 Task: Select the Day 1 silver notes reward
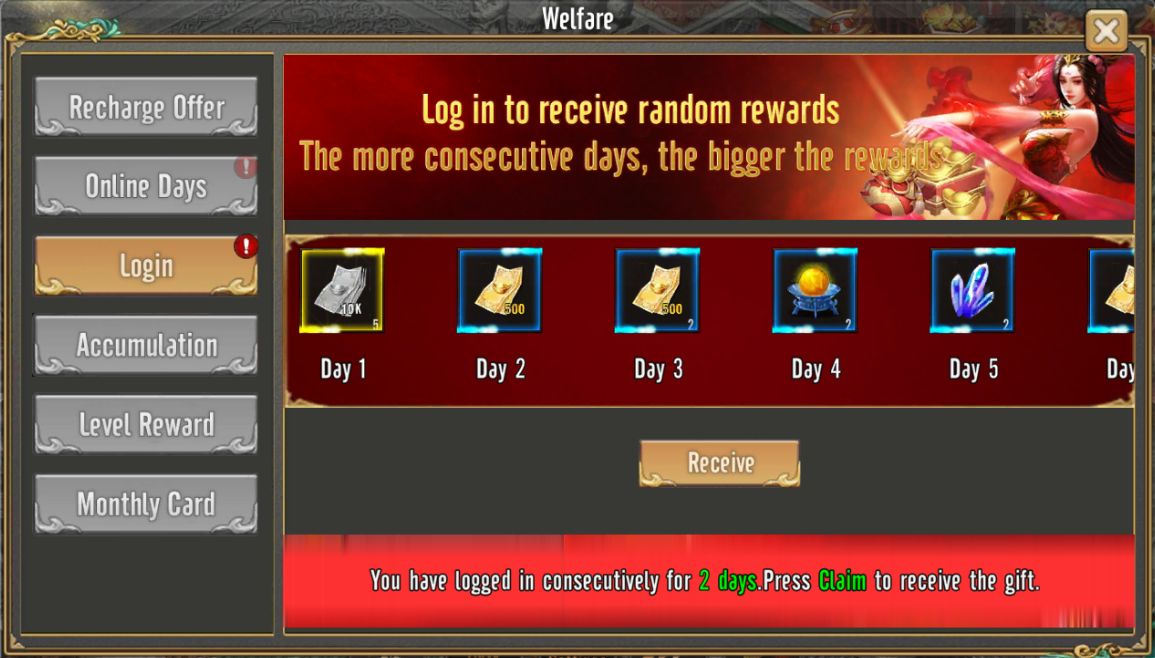(x=343, y=290)
